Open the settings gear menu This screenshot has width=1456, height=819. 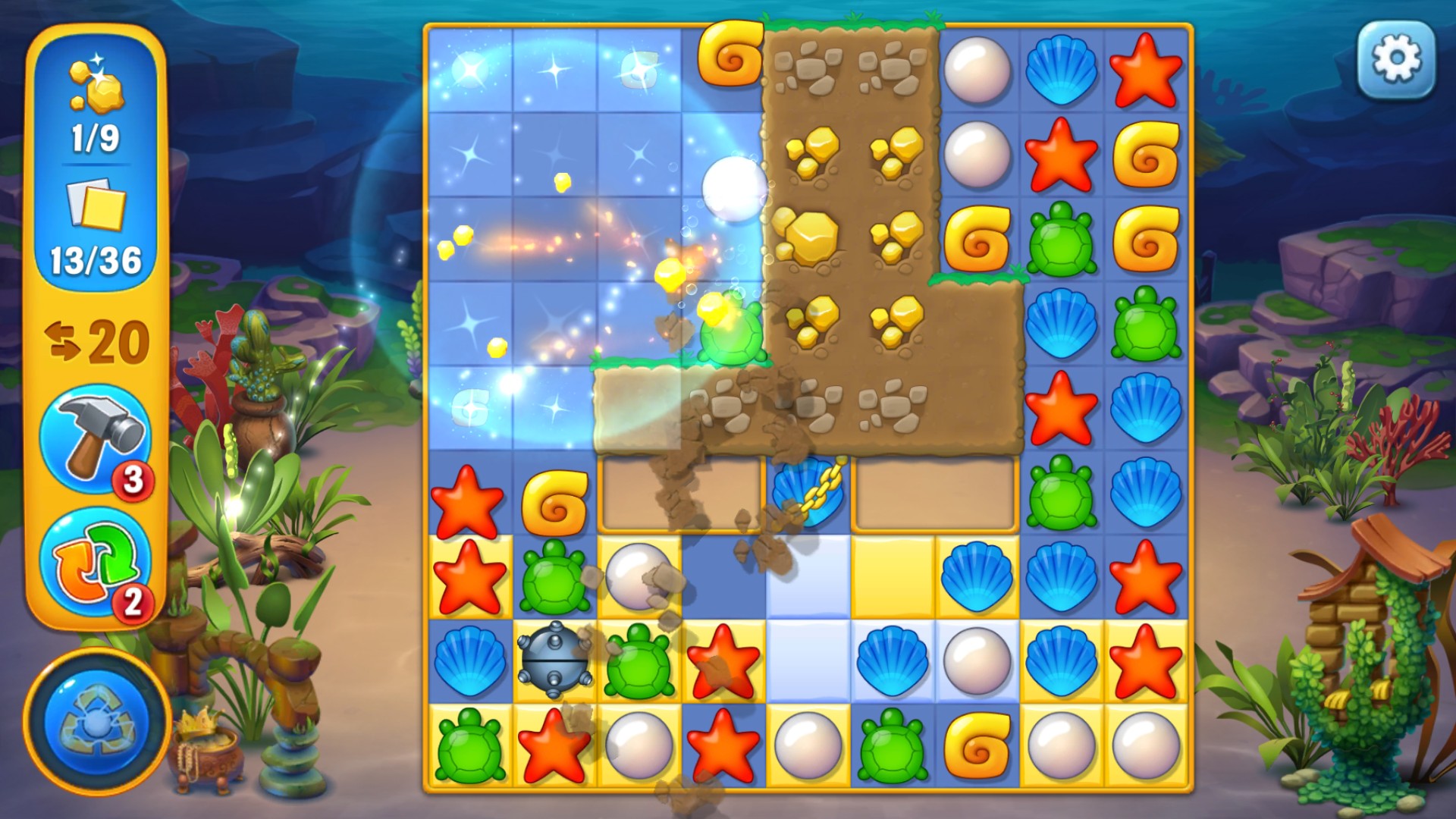pos(1396,60)
